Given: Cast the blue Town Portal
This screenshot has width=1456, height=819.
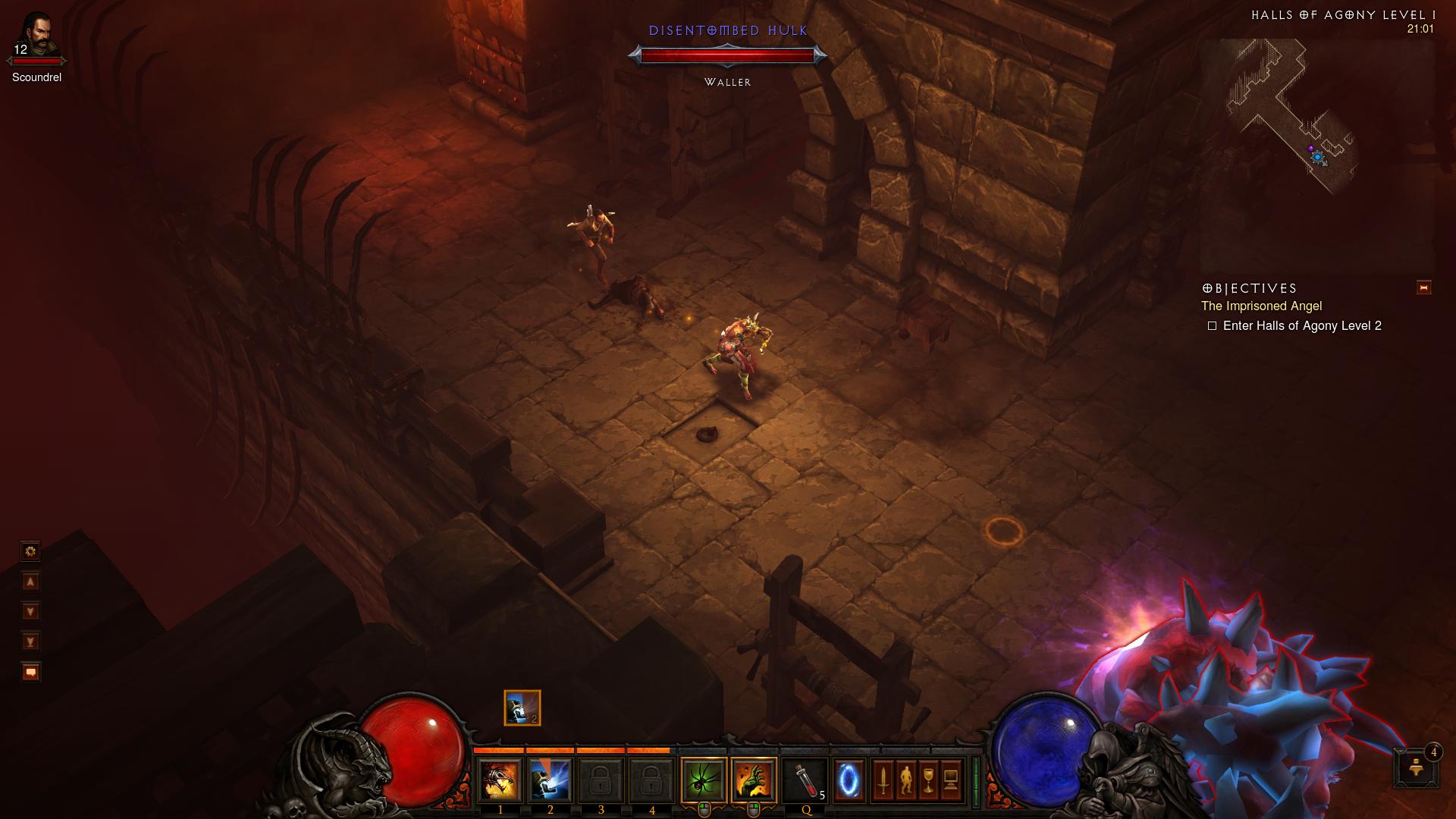Looking at the screenshot, I should [x=849, y=780].
